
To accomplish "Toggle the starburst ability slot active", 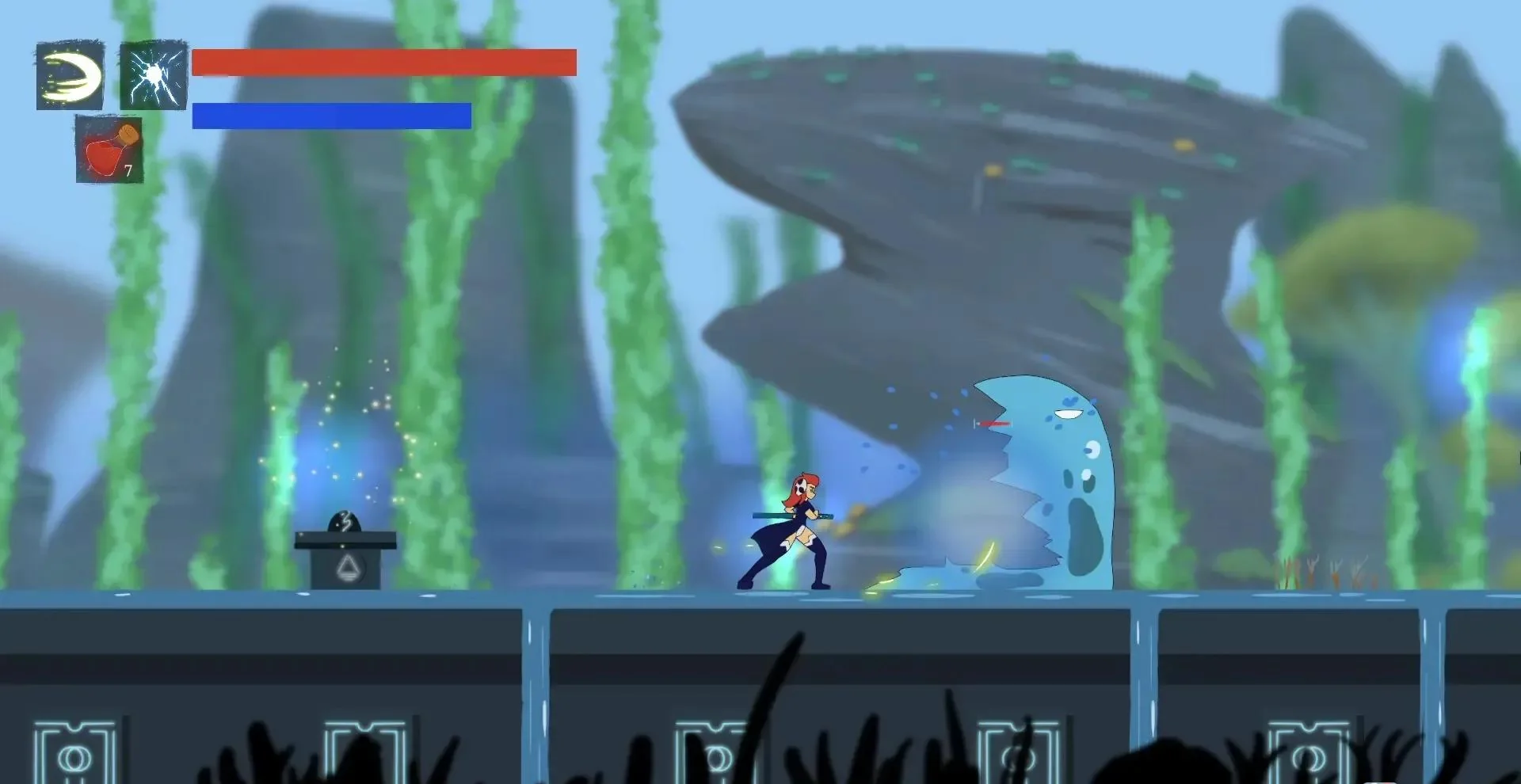I will [x=153, y=77].
